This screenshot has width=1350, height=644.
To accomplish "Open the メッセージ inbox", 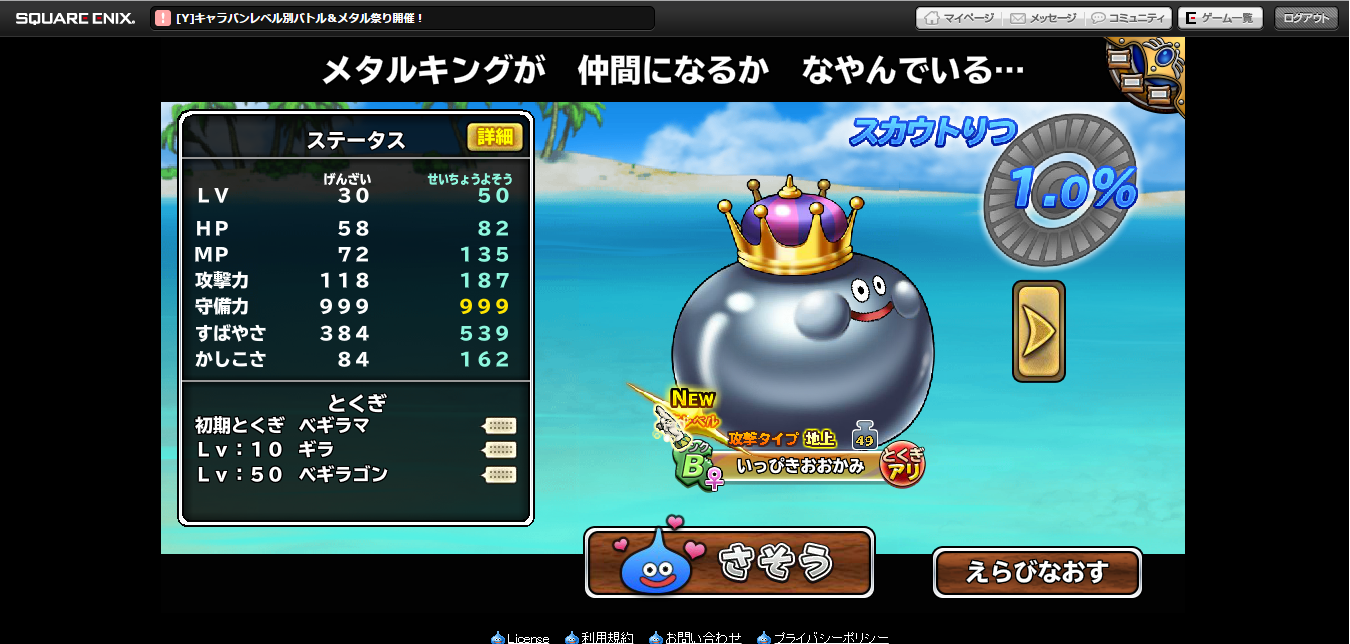I will pyautogui.click(x=1043, y=18).
